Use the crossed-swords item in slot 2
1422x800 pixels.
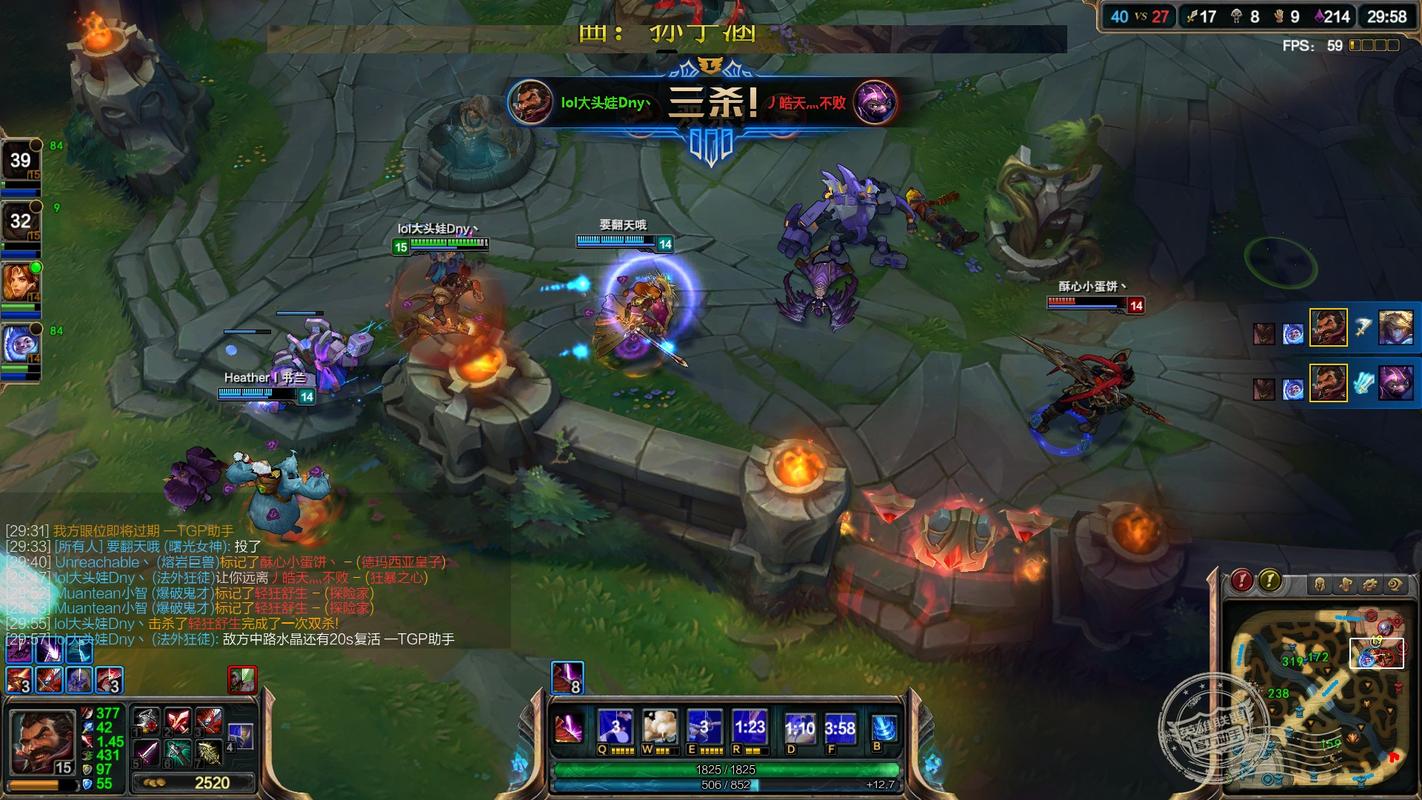pyautogui.click(x=178, y=722)
